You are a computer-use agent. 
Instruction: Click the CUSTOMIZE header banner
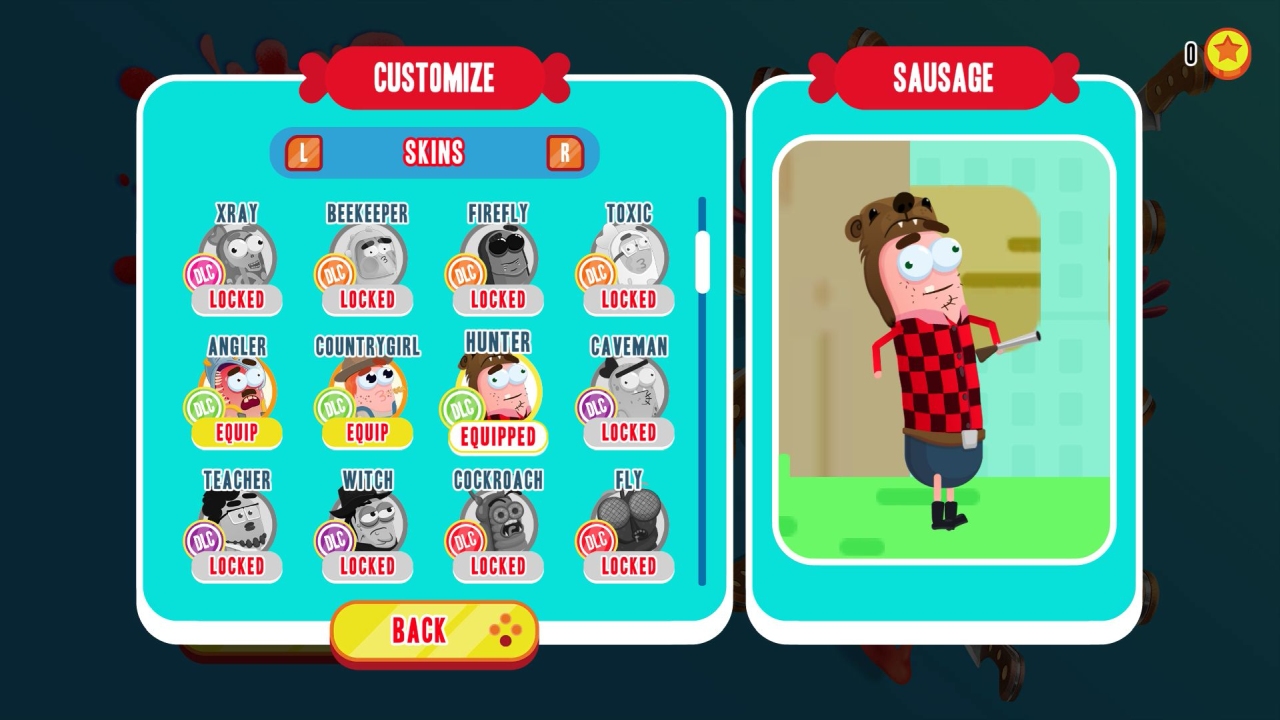[x=434, y=78]
